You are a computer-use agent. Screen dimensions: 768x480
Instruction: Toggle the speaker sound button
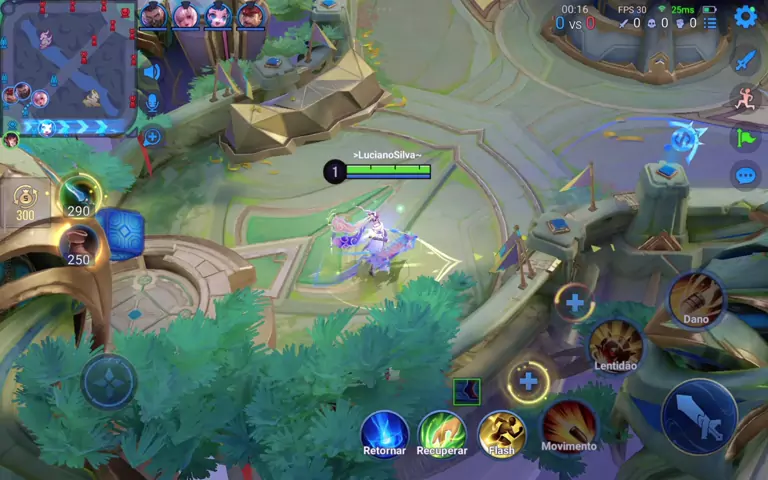(152, 71)
